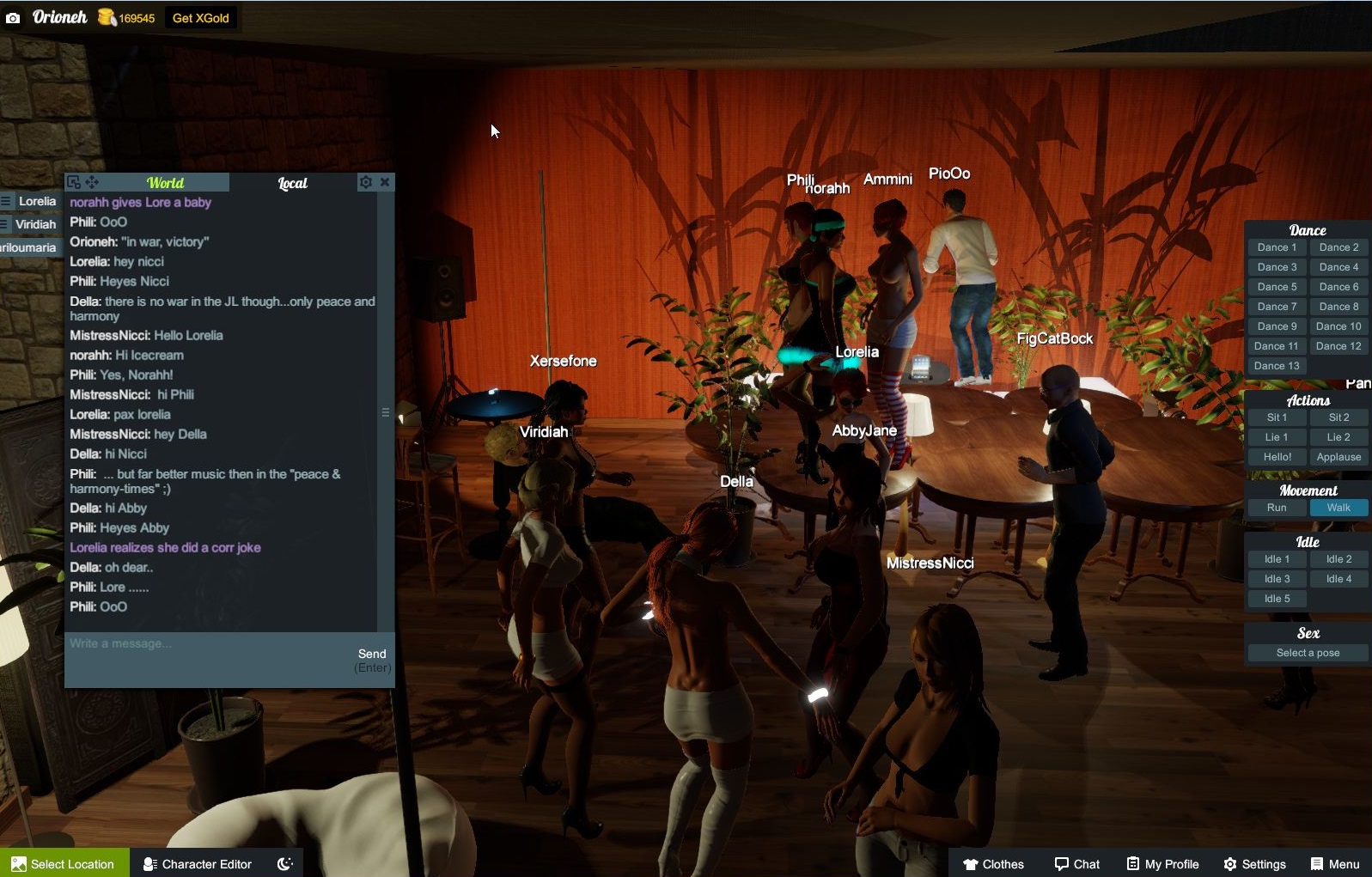The width and height of the screenshot is (1372, 877).
Task: Switch to the Local chat tab
Action: (x=292, y=183)
